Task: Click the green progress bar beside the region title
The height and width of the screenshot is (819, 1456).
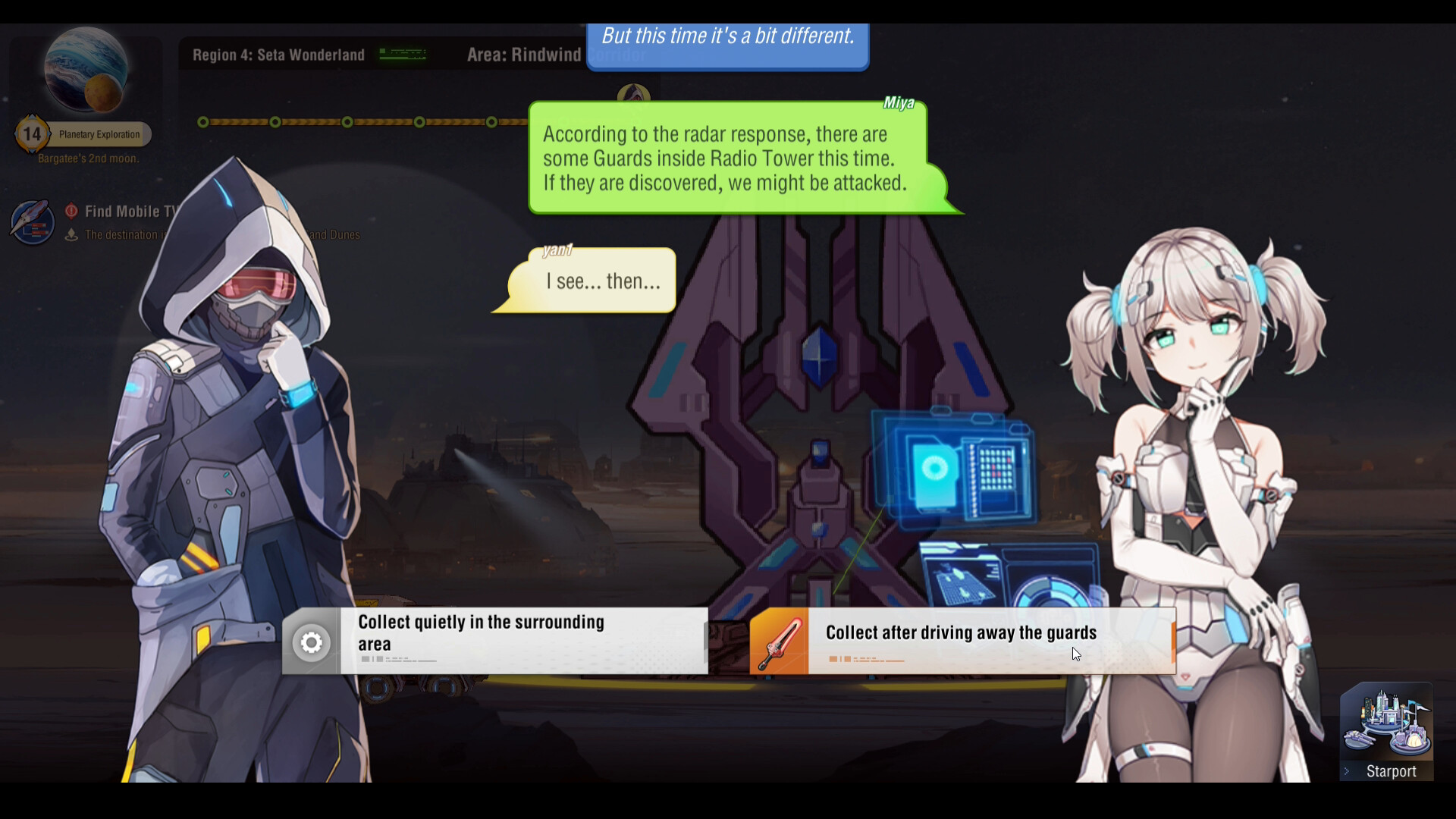Action: (403, 54)
